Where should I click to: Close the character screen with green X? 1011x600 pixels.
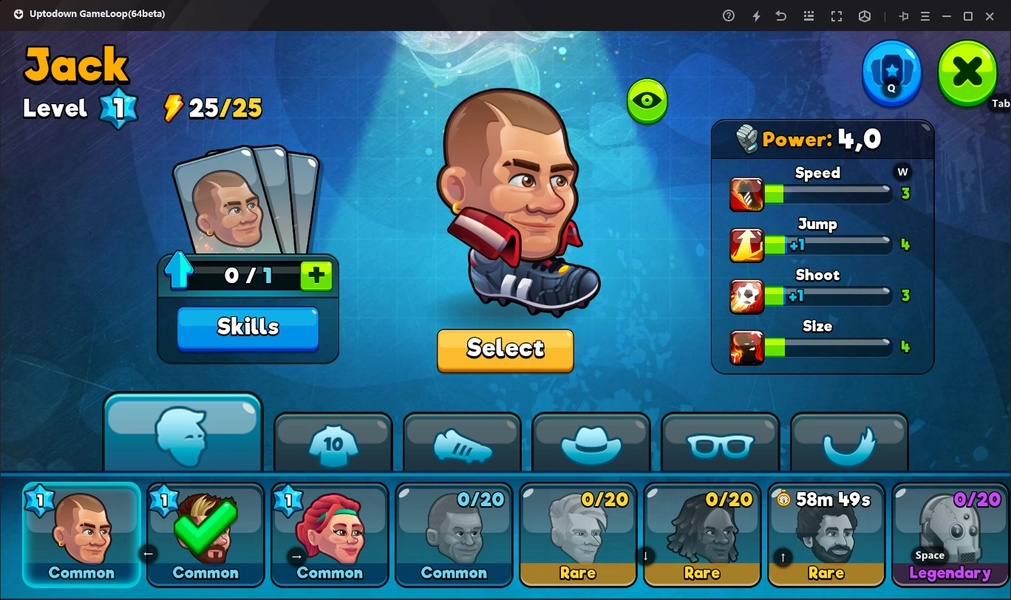coord(967,72)
